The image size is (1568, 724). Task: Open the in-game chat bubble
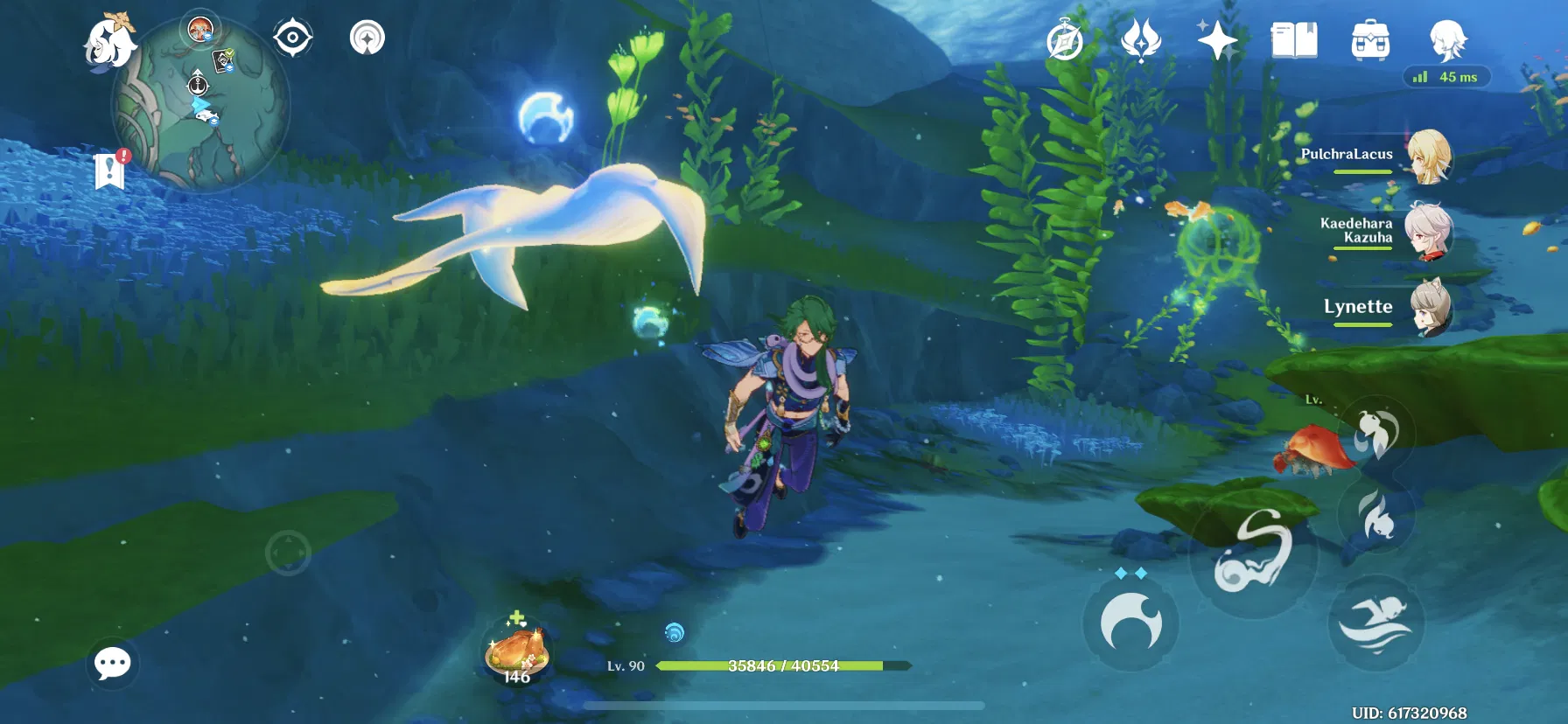112,664
